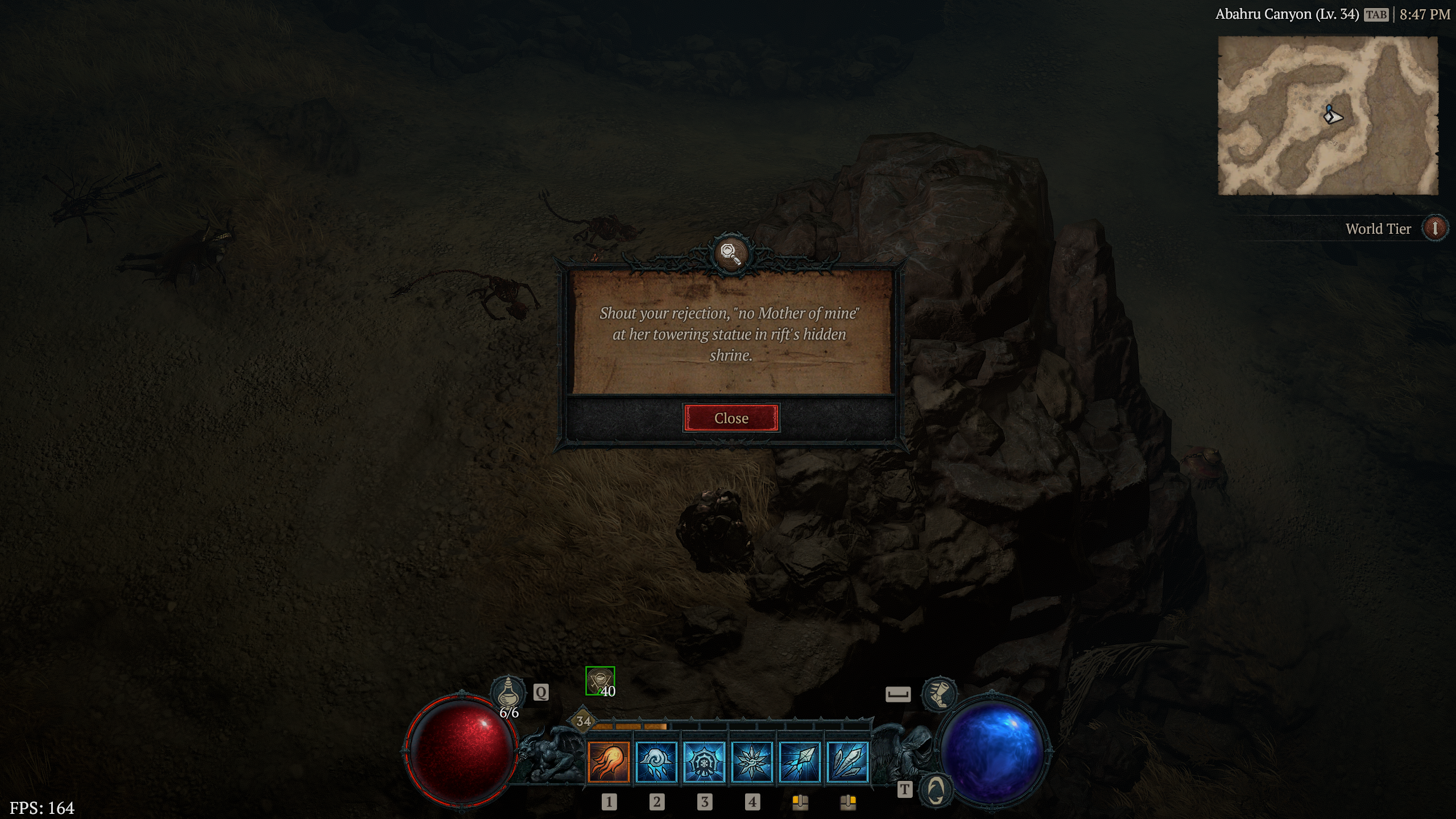Click the World Tier label text
Image resolution: width=1456 pixels, height=819 pixels.
click(1378, 229)
